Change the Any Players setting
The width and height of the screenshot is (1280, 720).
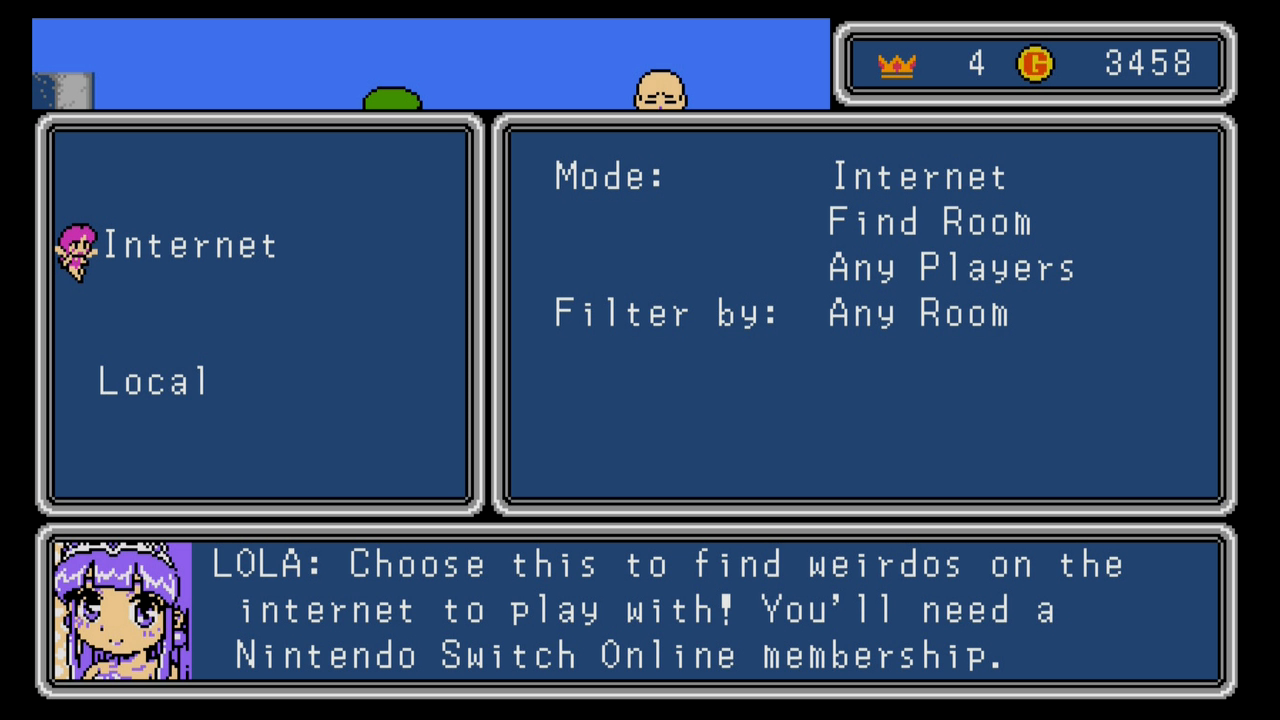951,268
